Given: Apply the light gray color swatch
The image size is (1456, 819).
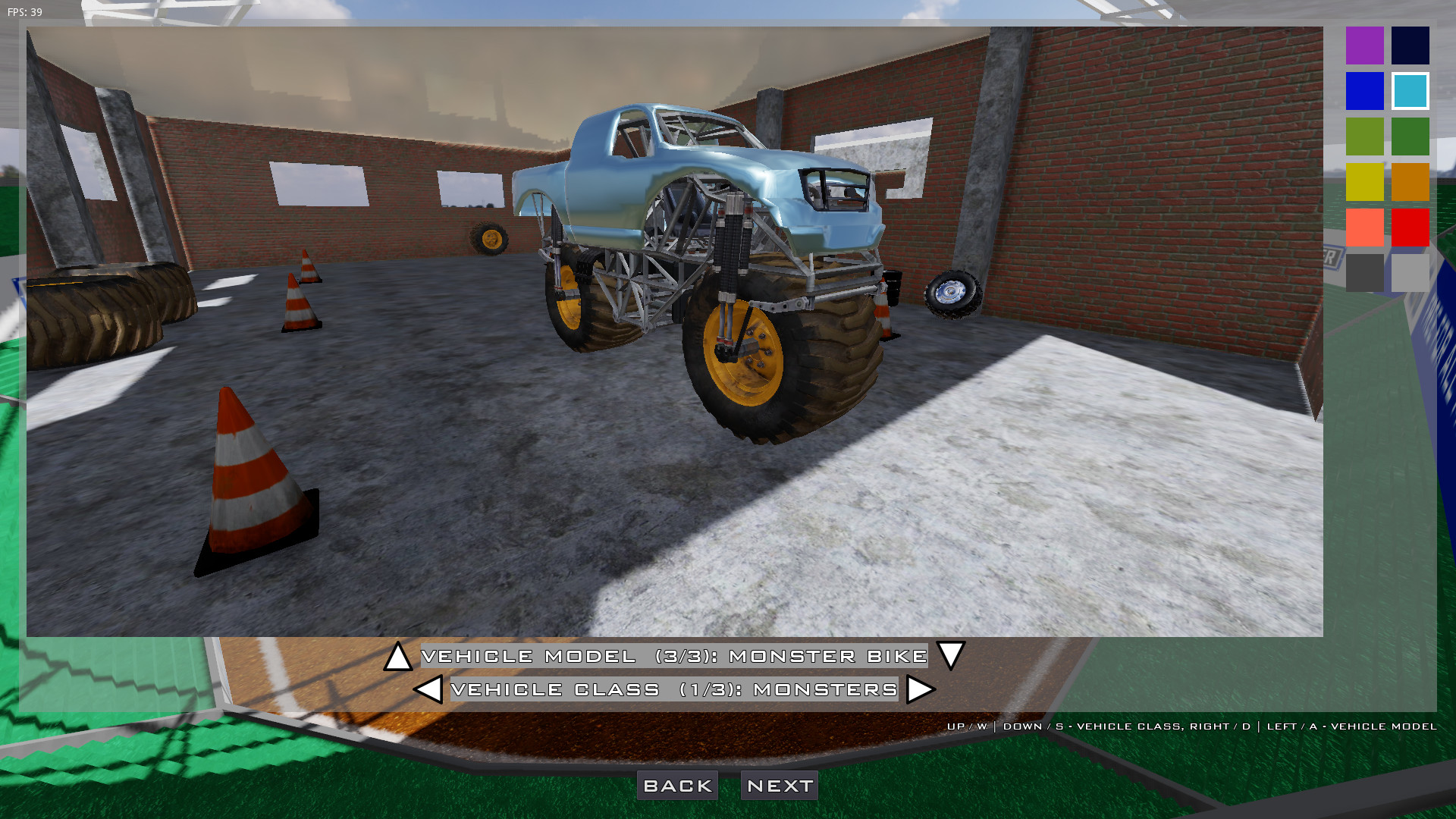Looking at the screenshot, I should coord(1410,272).
